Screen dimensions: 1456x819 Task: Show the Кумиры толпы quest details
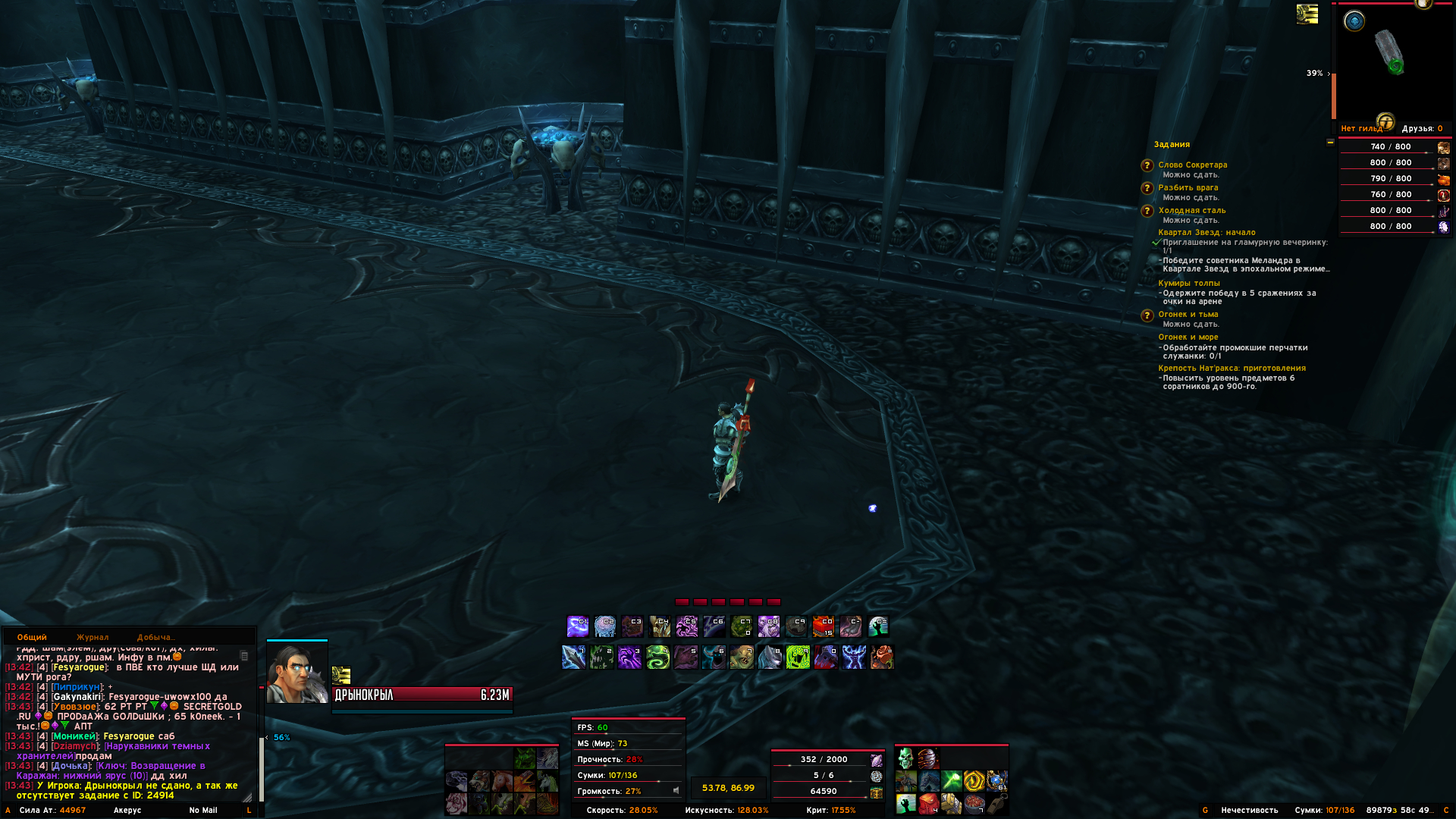point(1188,283)
